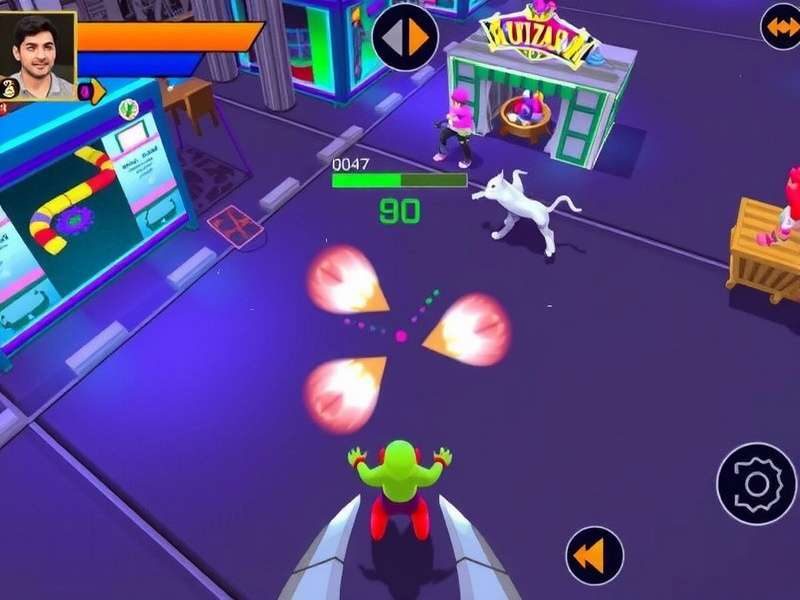Open the gear settings button
Image resolution: width=800 pixels, height=600 pixels.
pos(757,484)
